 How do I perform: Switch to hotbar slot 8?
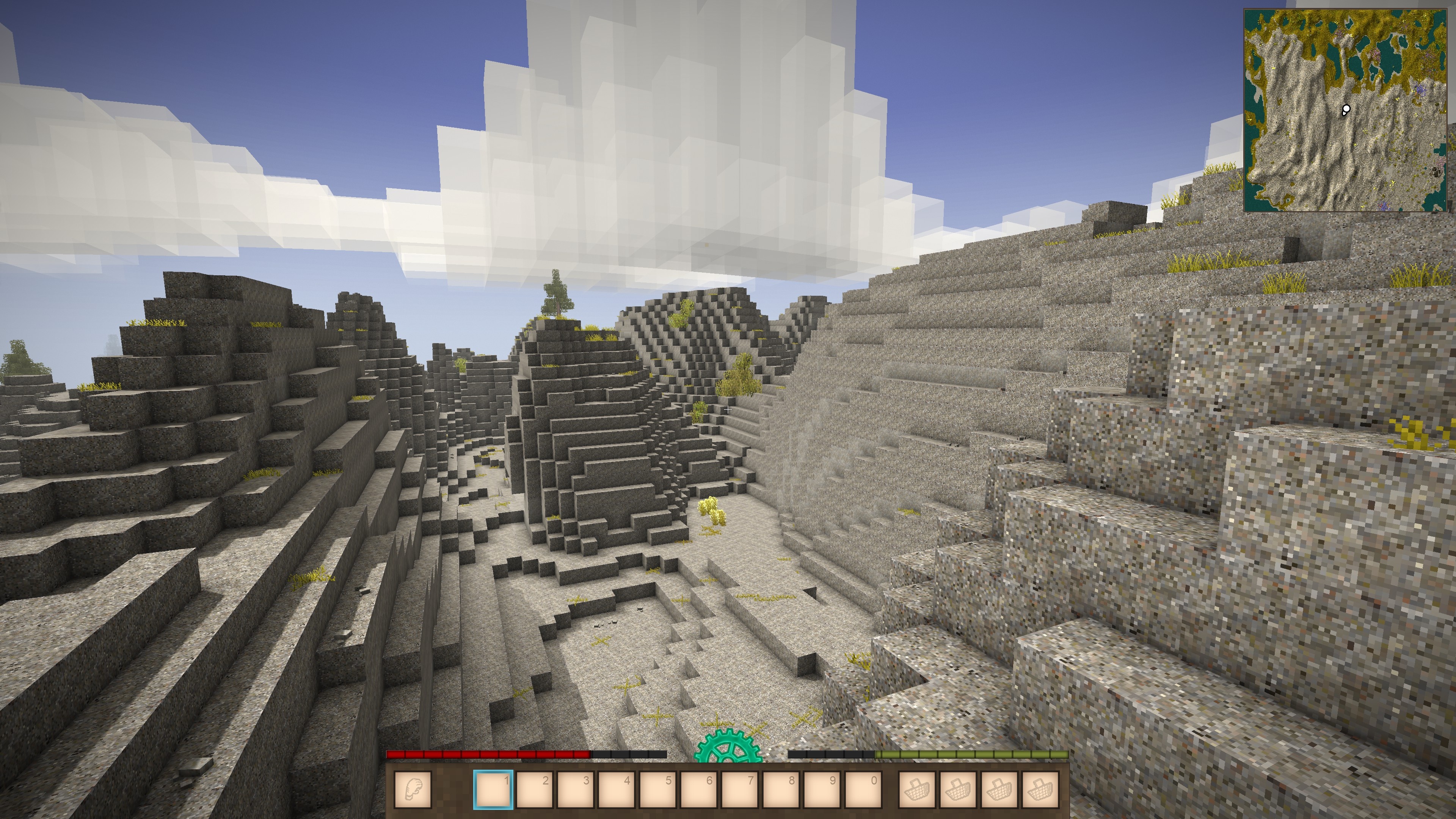point(781,789)
